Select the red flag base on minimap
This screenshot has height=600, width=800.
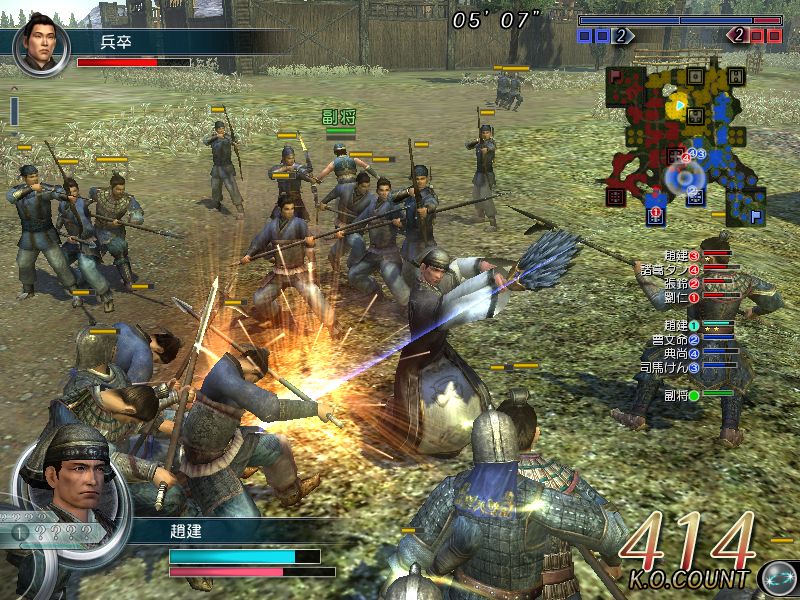(x=616, y=76)
